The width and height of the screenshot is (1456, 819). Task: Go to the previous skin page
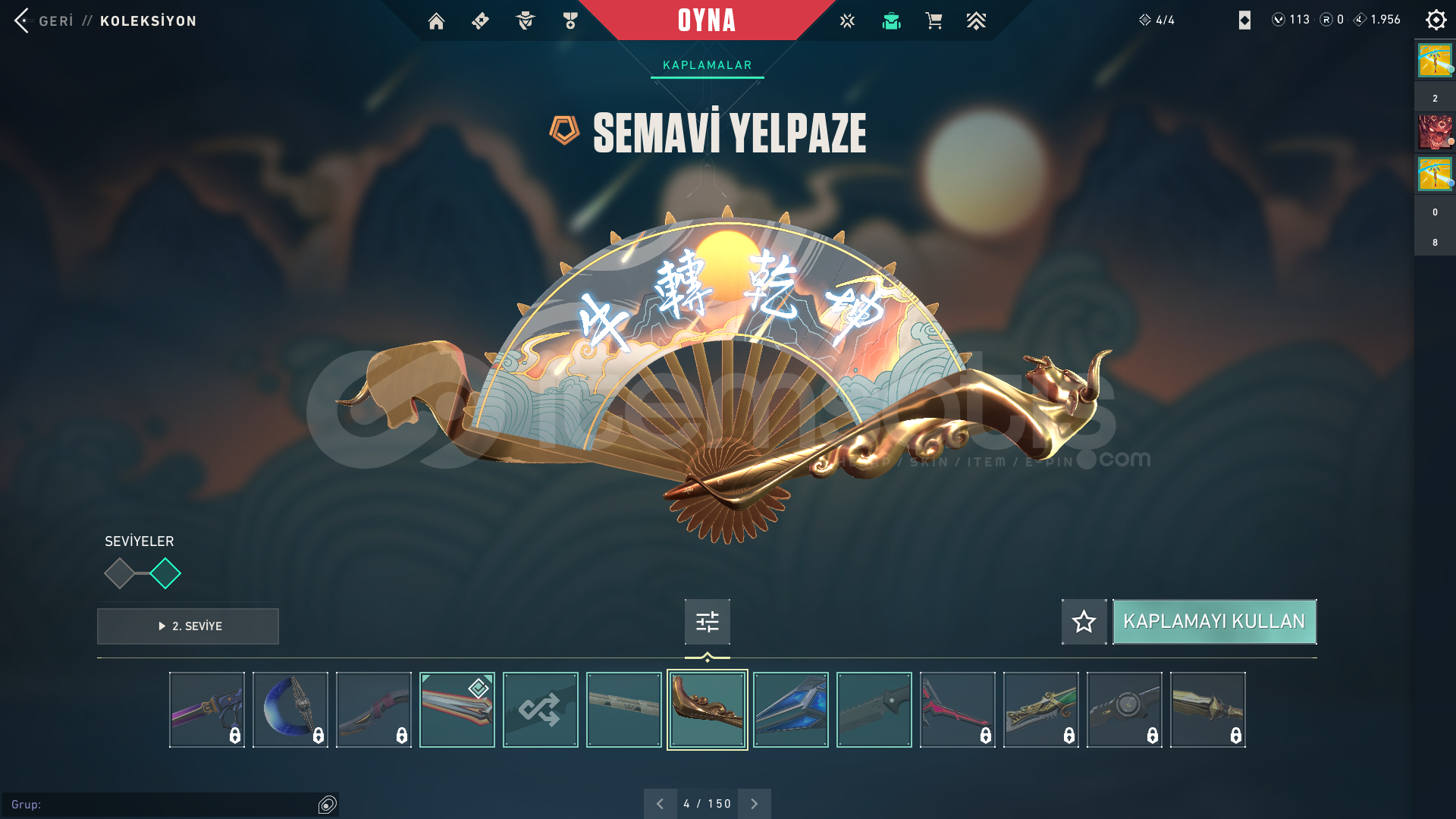point(660,804)
